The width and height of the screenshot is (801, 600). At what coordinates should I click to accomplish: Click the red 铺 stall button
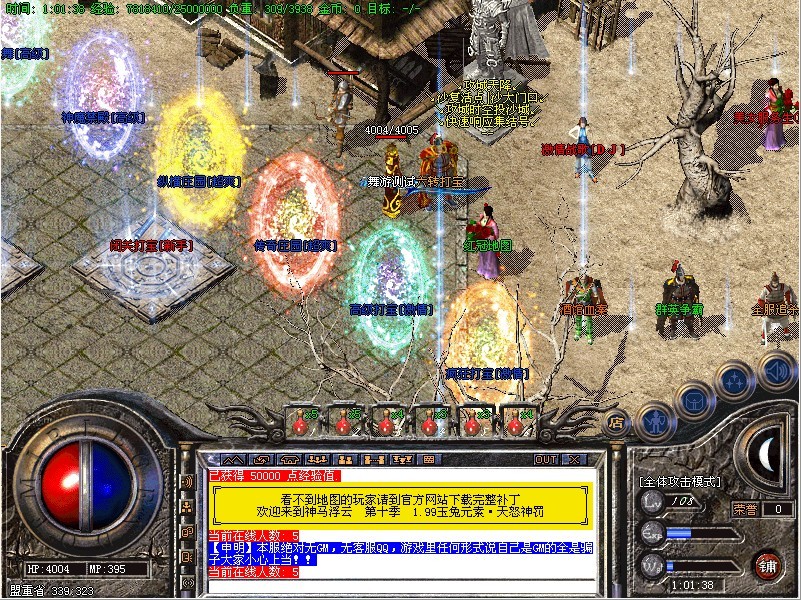point(769,564)
